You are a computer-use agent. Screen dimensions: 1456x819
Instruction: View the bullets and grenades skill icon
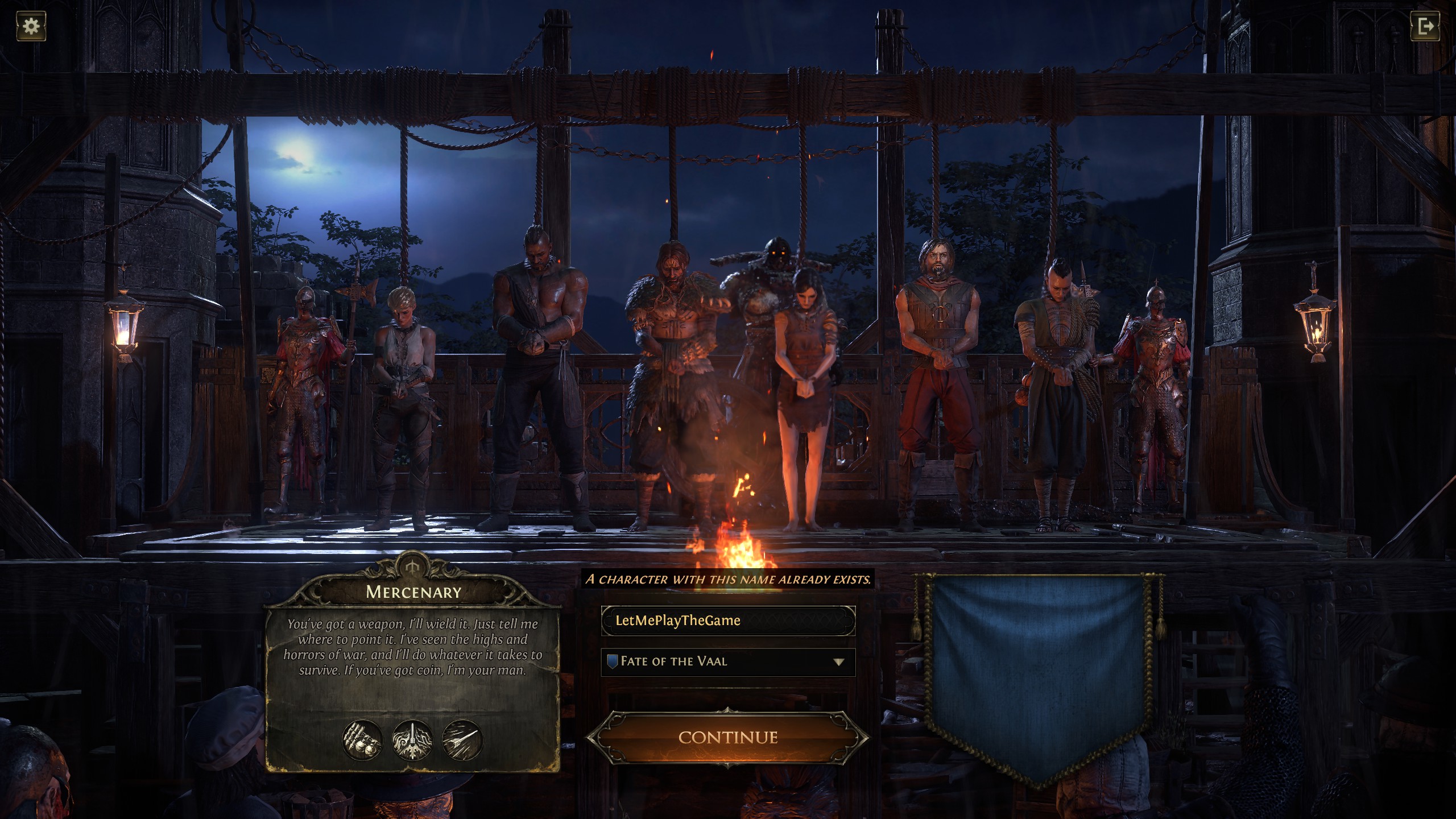pyautogui.click(x=362, y=740)
